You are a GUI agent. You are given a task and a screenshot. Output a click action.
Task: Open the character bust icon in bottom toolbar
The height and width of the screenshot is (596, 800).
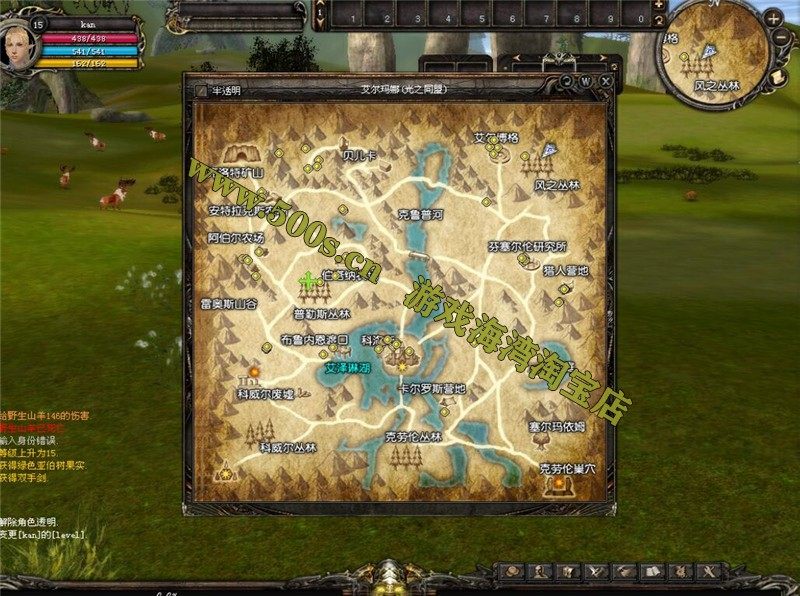[x=539, y=571]
